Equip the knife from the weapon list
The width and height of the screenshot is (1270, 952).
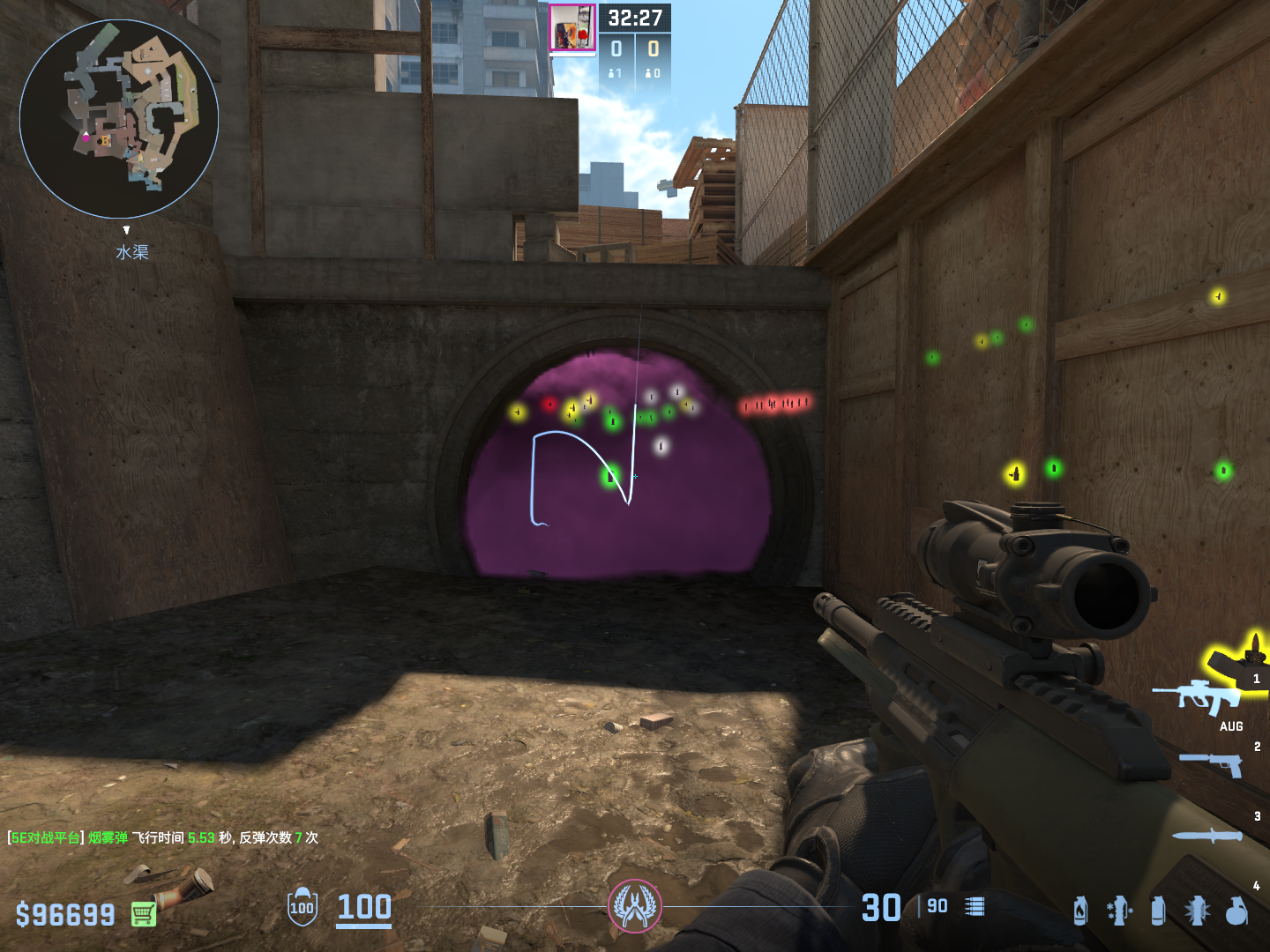(1208, 836)
